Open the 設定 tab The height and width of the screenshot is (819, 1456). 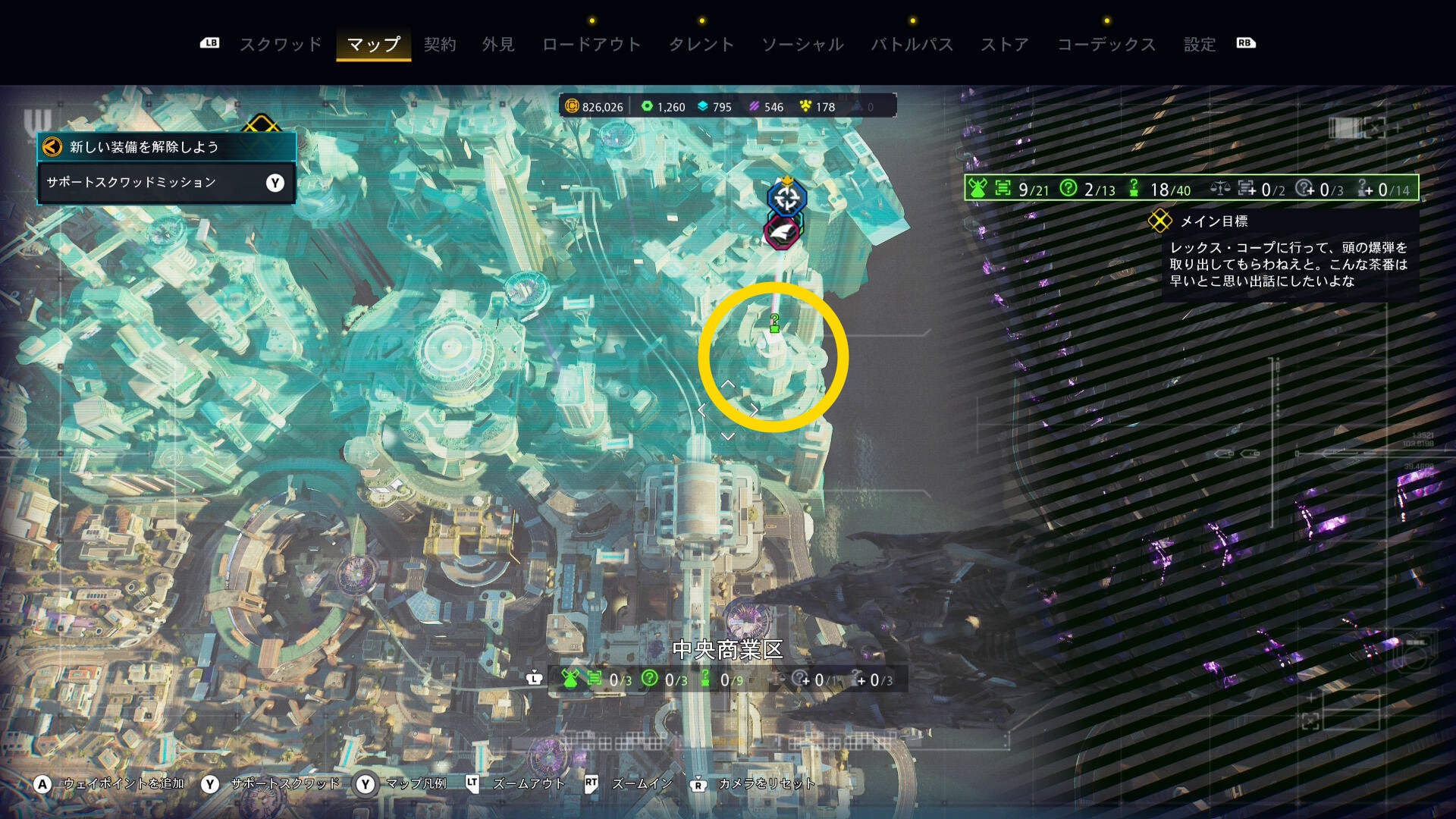[x=1200, y=45]
